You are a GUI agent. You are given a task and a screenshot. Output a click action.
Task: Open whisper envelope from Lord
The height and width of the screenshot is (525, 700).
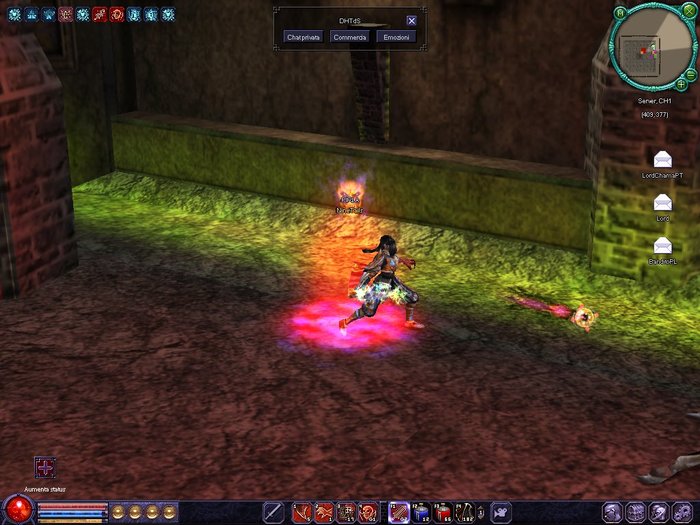pyautogui.click(x=662, y=202)
